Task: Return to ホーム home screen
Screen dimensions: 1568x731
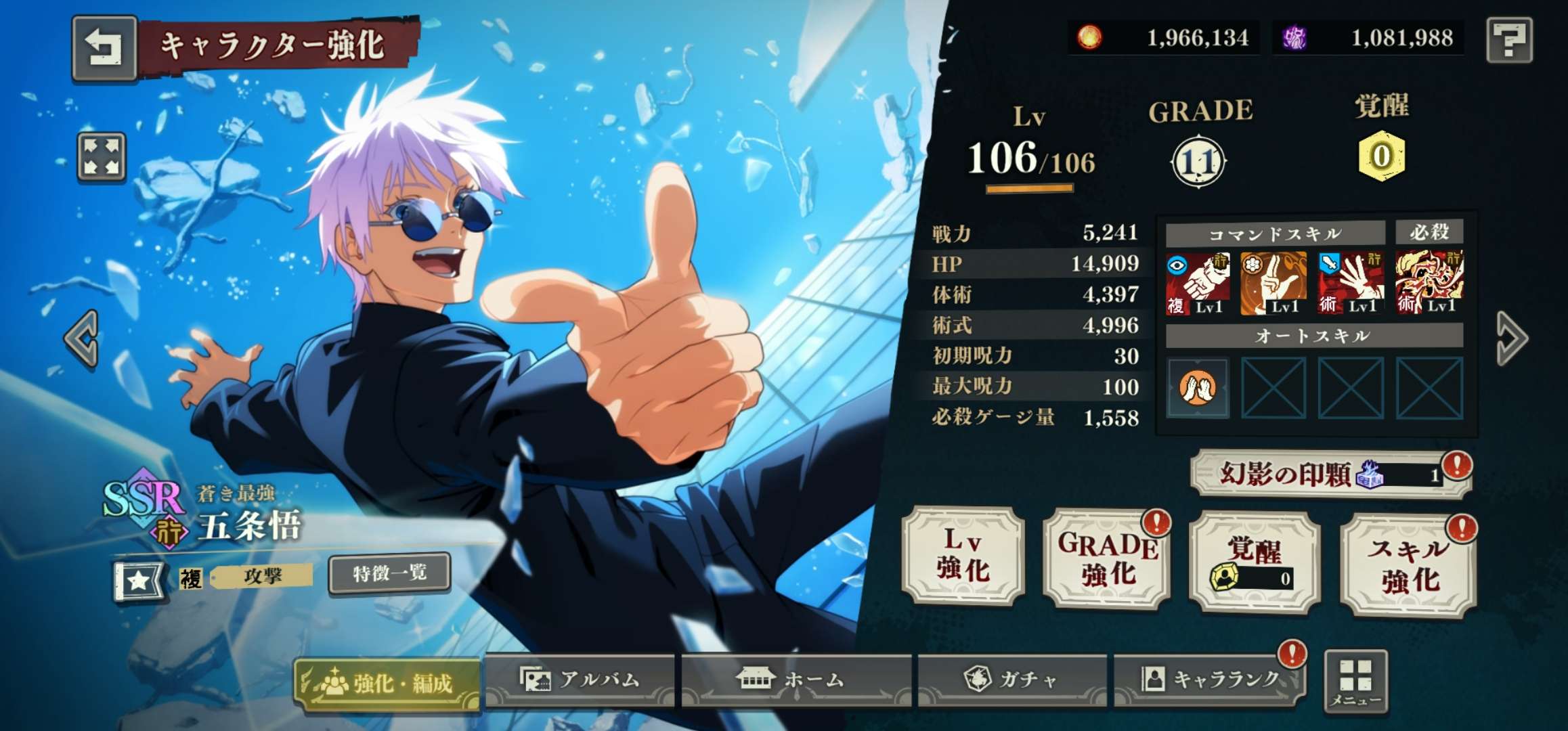Action: (x=796, y=679)
